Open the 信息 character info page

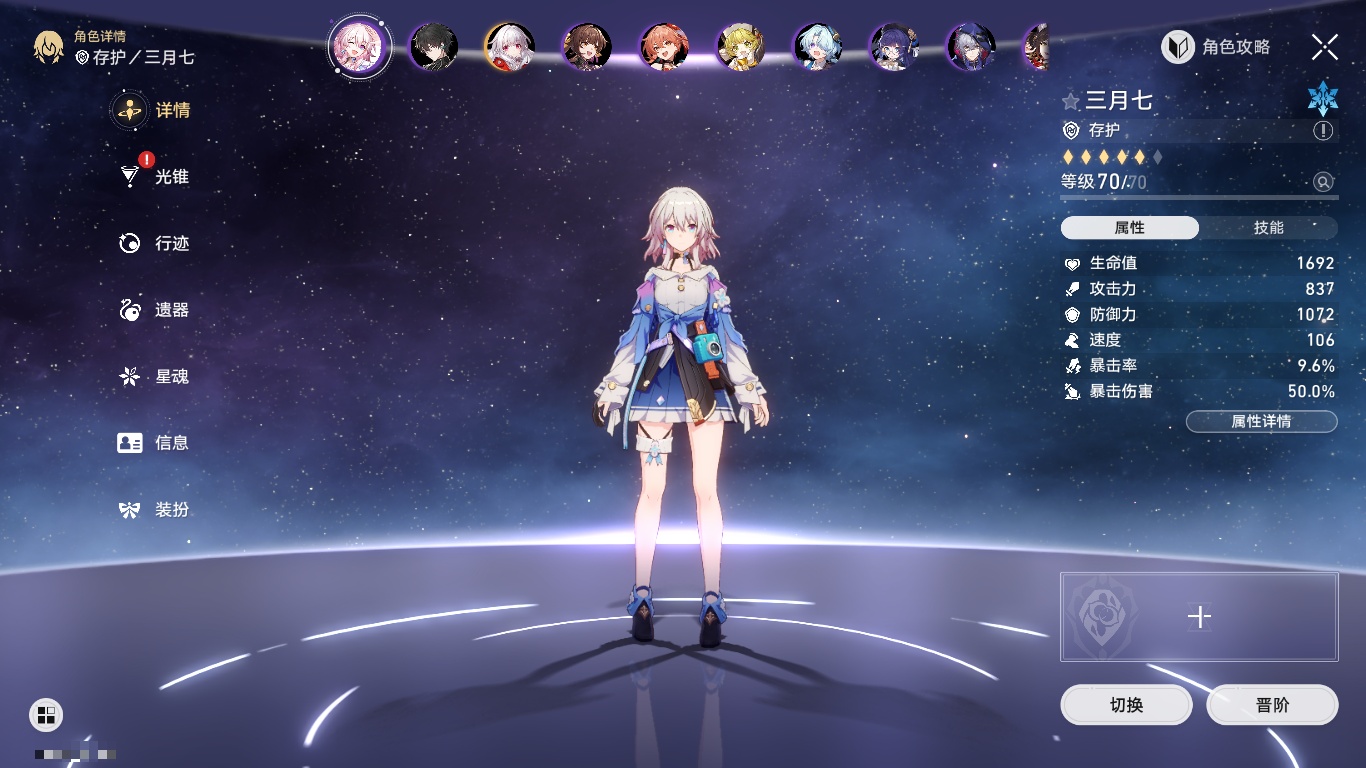pos(155,442)
